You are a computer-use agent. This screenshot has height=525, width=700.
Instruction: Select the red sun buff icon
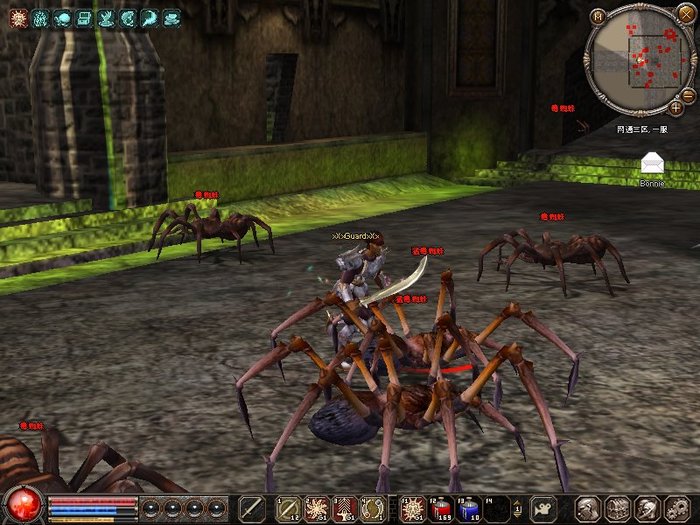tap(18, 17)
